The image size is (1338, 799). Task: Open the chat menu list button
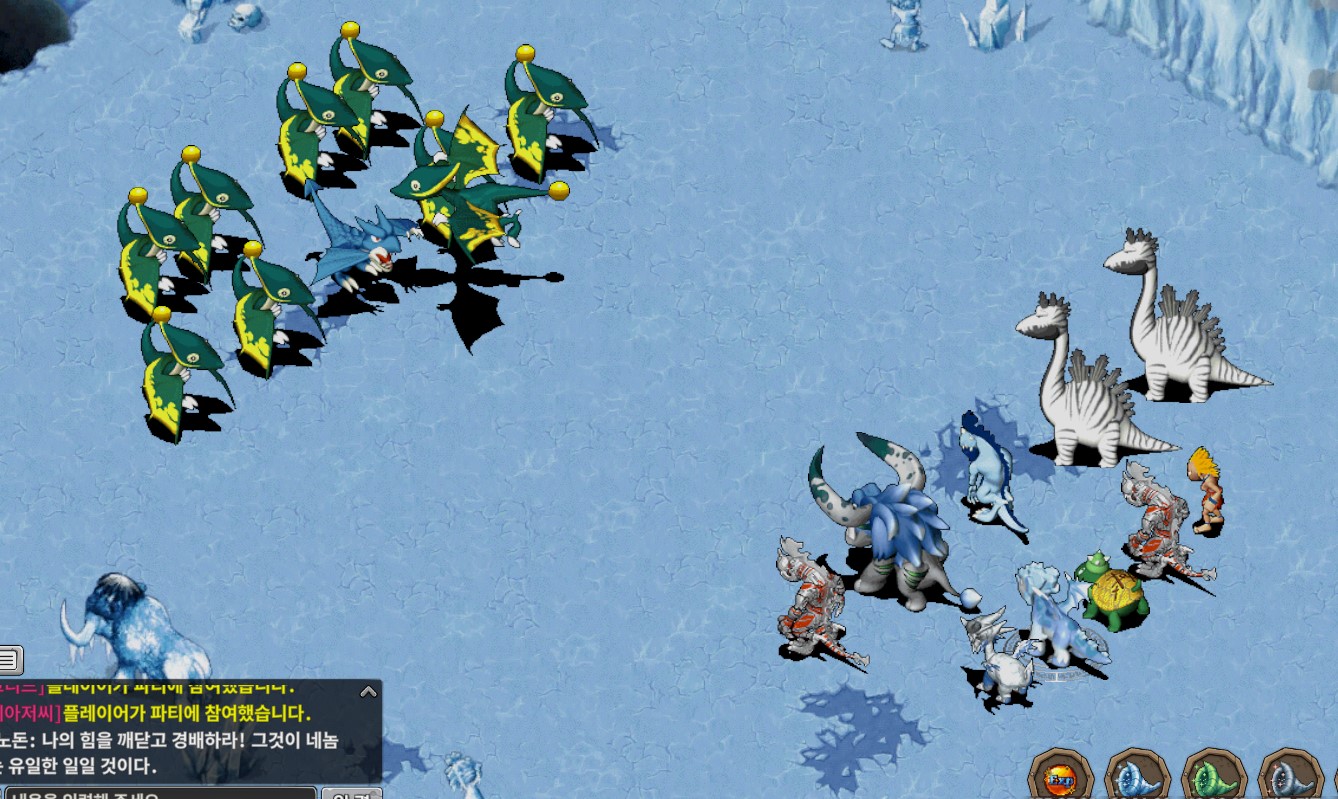[9, 660]
